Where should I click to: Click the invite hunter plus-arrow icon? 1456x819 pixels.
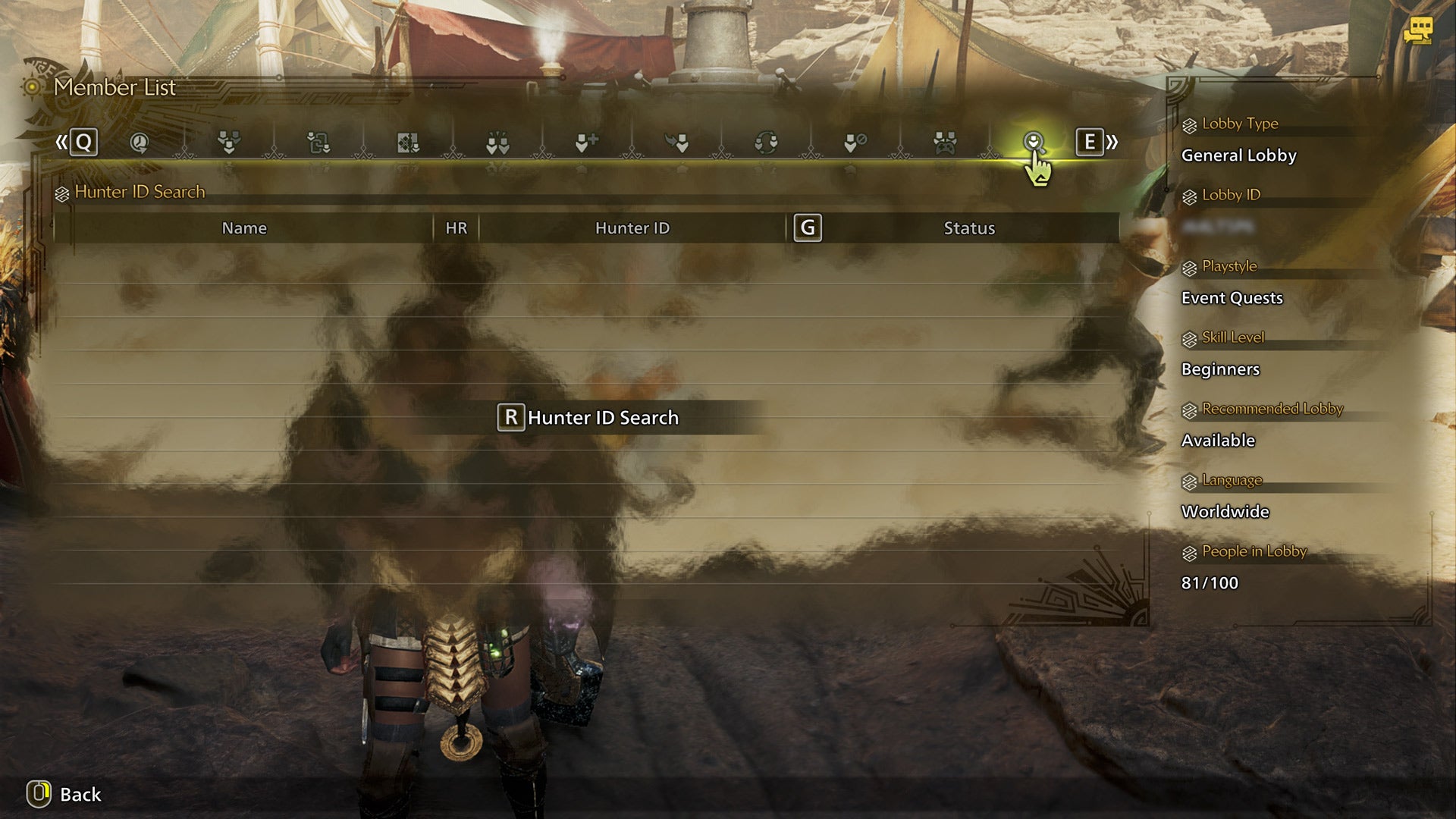[589, 143]
